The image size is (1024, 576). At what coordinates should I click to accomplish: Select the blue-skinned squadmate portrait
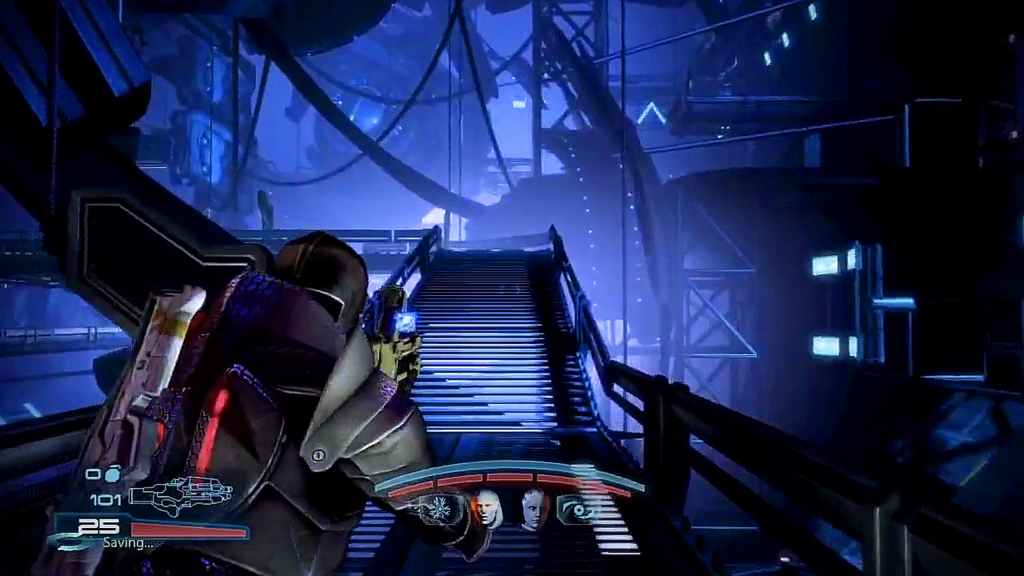coord(535,508)
